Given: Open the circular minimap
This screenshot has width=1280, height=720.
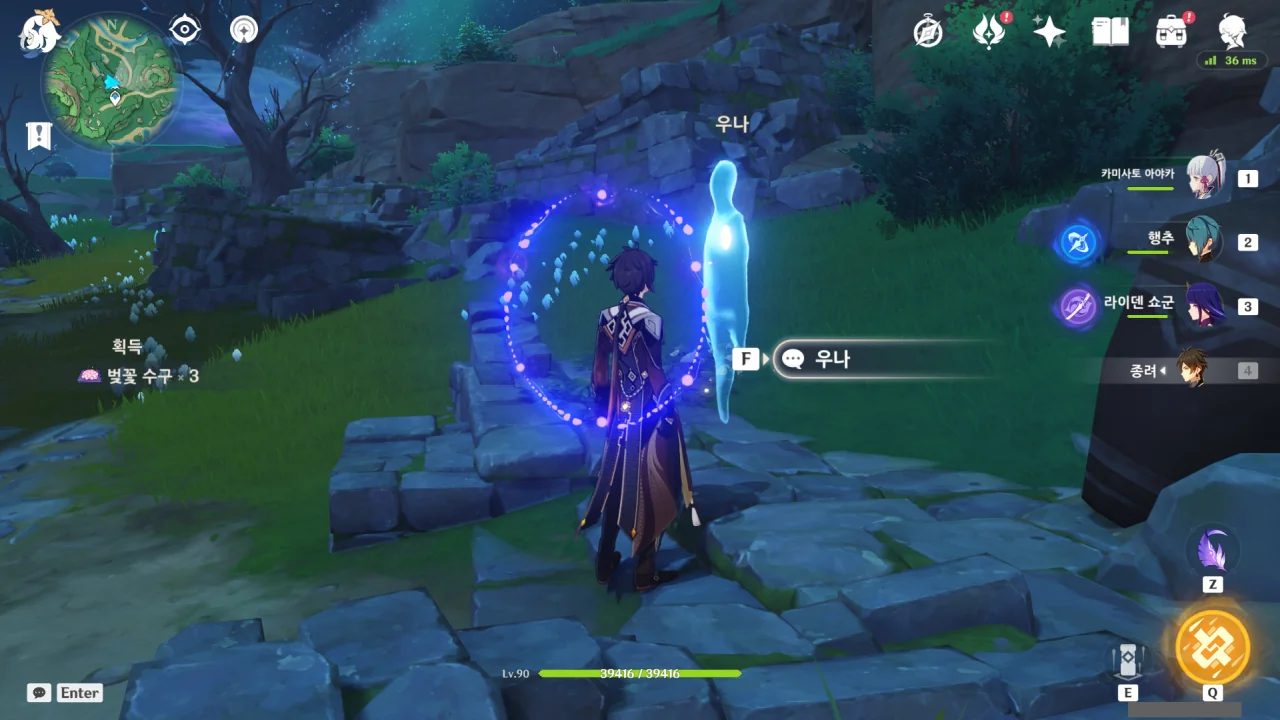Looking at the screenshot, I should coord(111,82).
